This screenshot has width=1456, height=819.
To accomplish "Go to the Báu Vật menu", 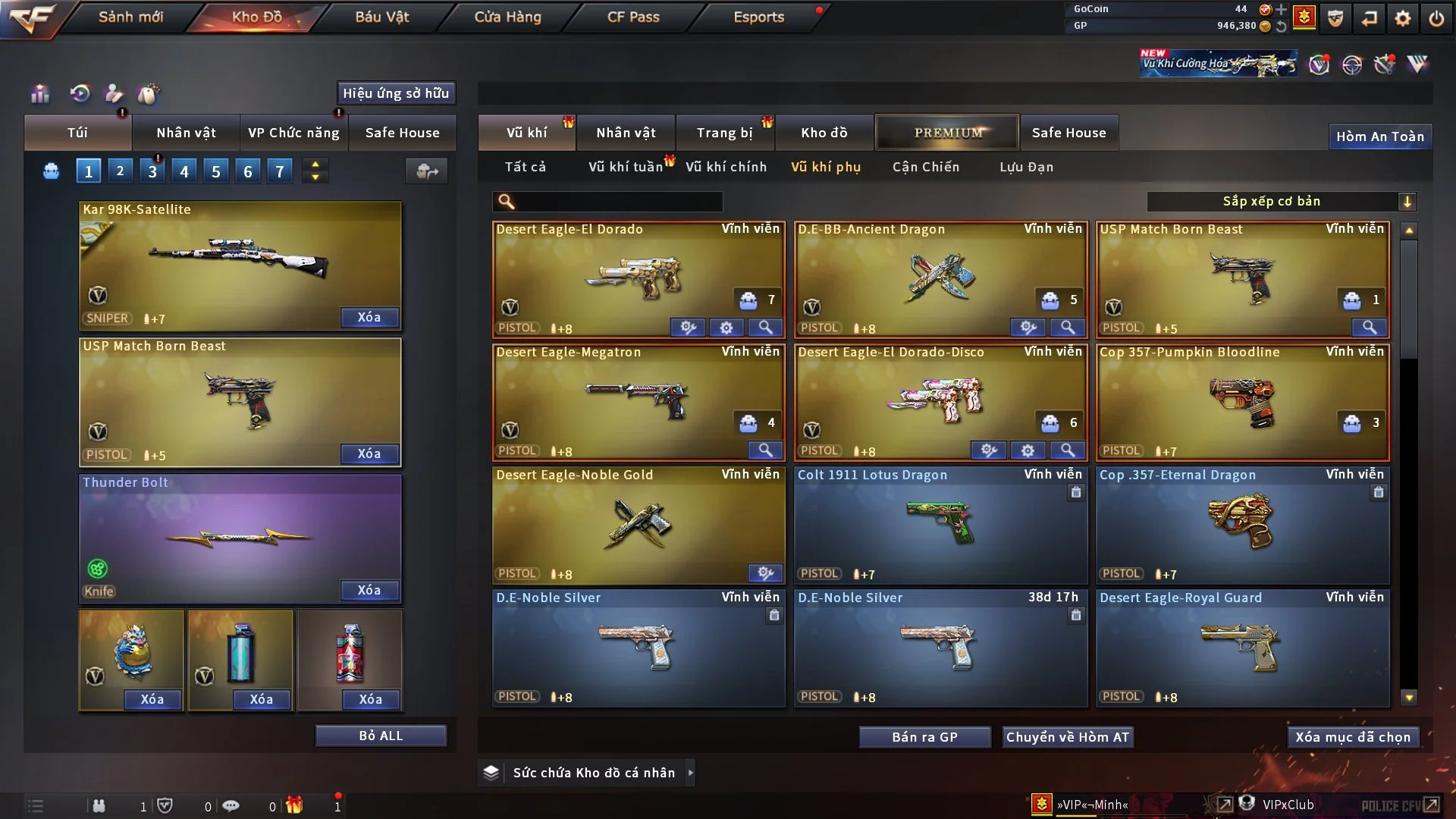I will point(381,17).
